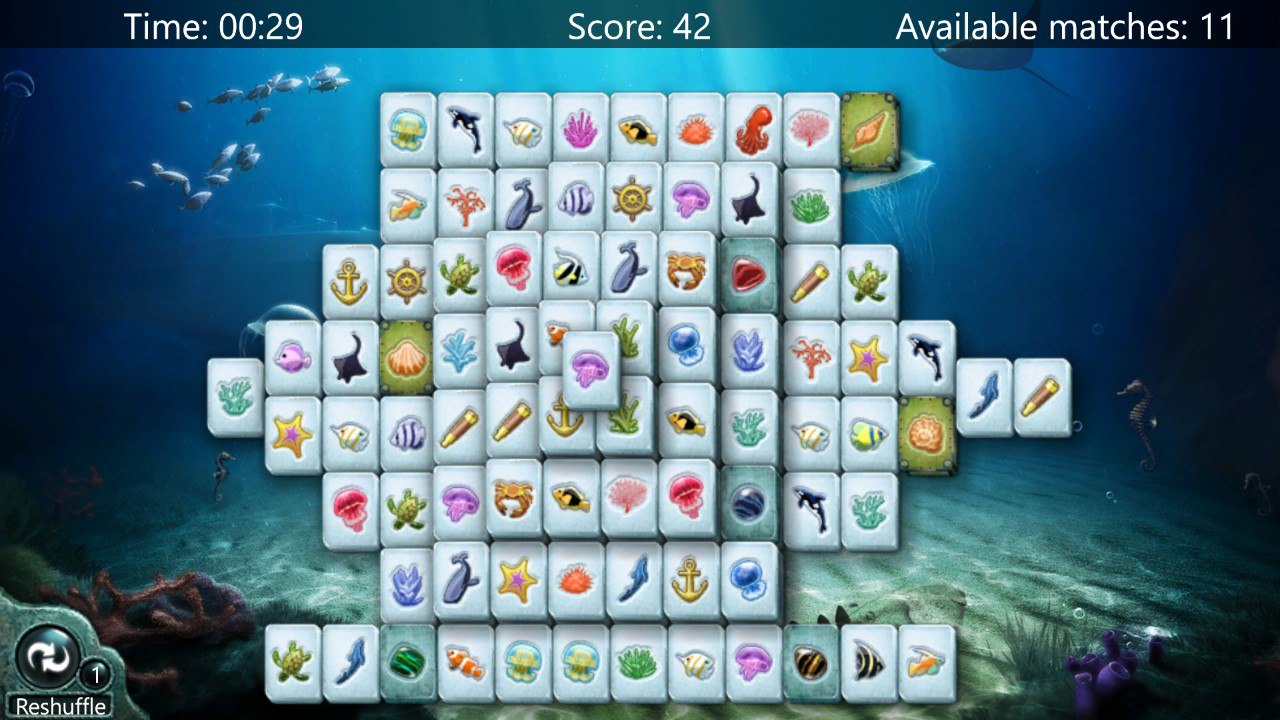Tap the red gem tile

(x=750, y=274)
